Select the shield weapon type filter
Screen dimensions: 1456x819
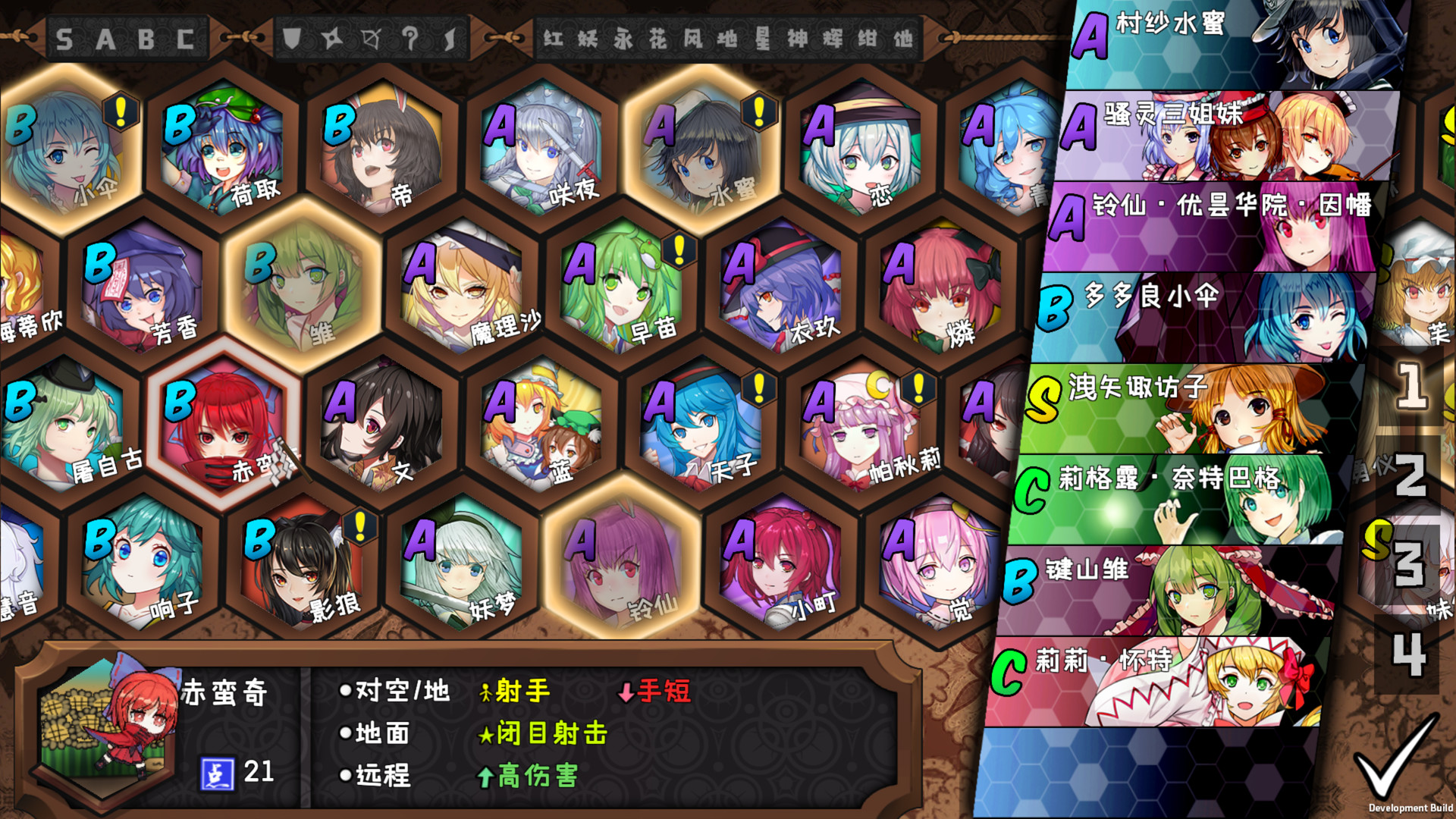[292, 38]
